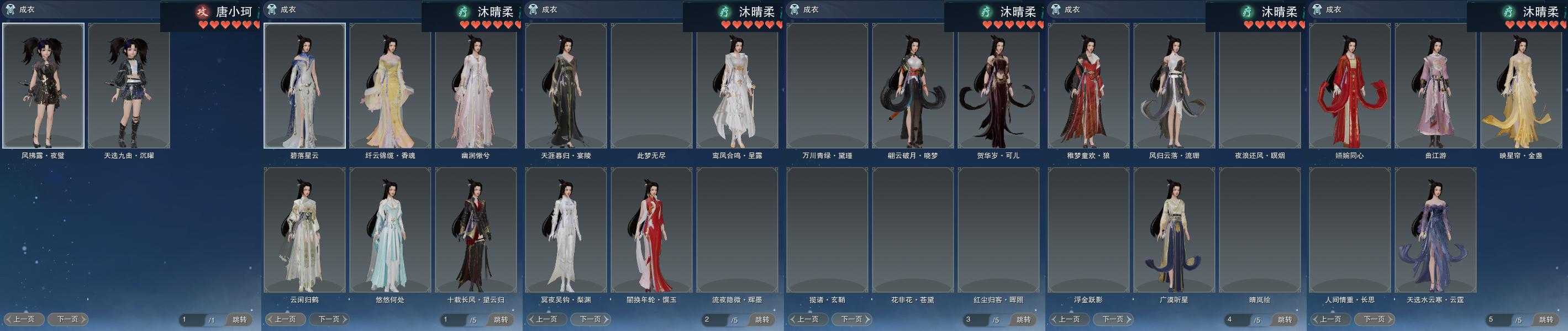Choose the 冥夜吴钩·梨渊 white outfit

(566, 230)
